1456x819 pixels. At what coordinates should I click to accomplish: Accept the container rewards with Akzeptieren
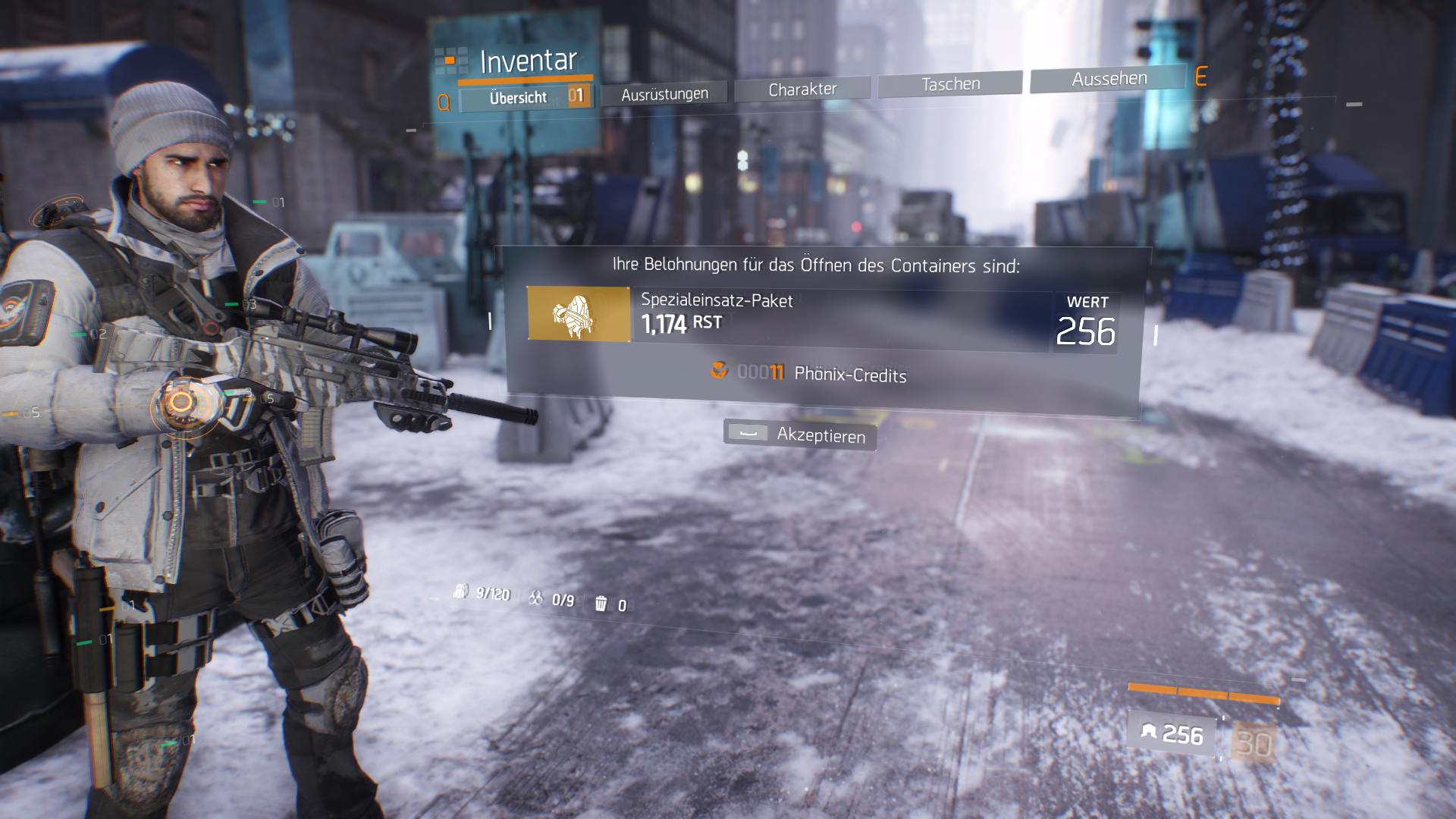[x=801, y=435]
